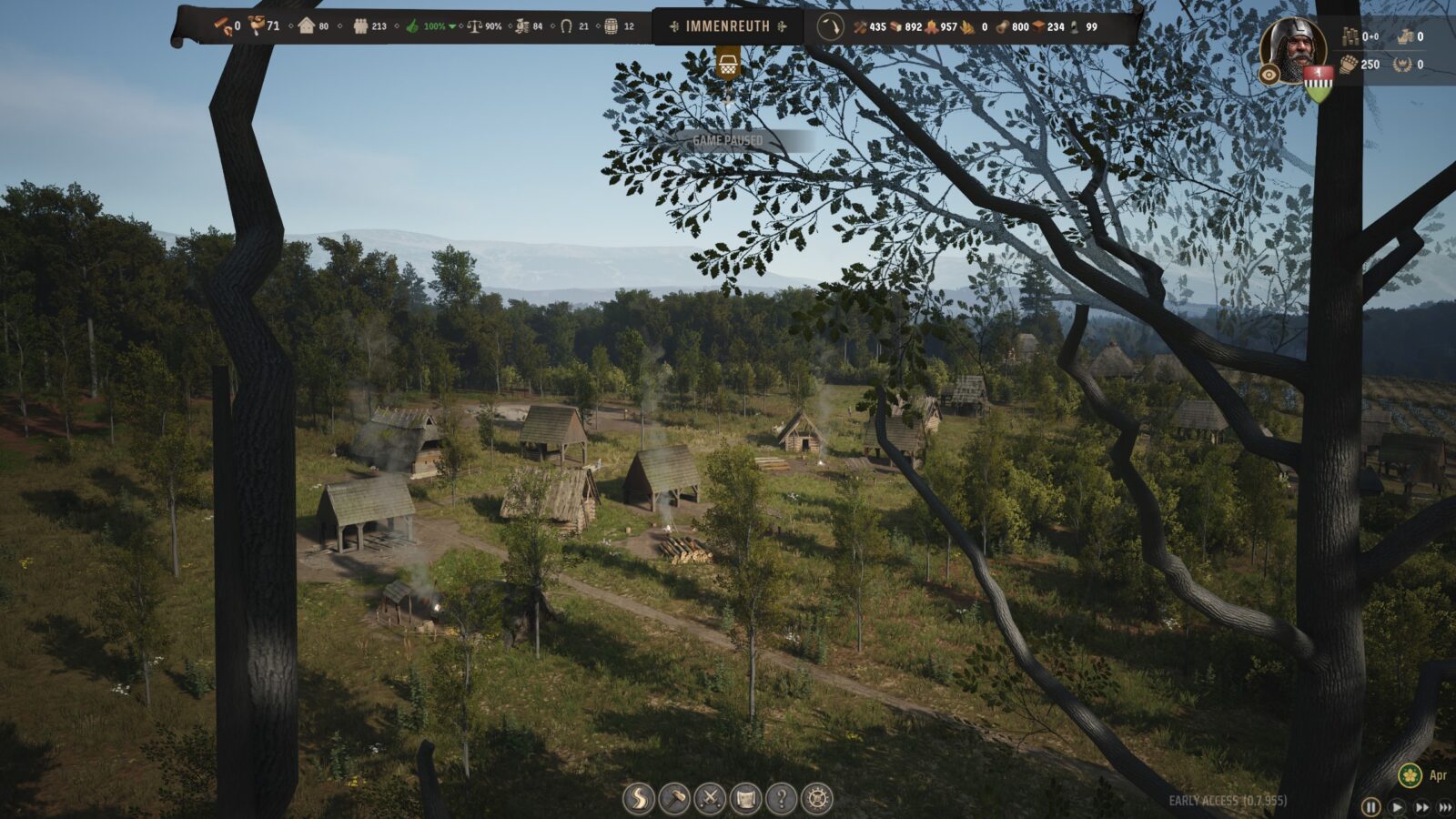The image size is (1456, 819).
Task: Open the map scroll button
Action: [x=745, y=799]
